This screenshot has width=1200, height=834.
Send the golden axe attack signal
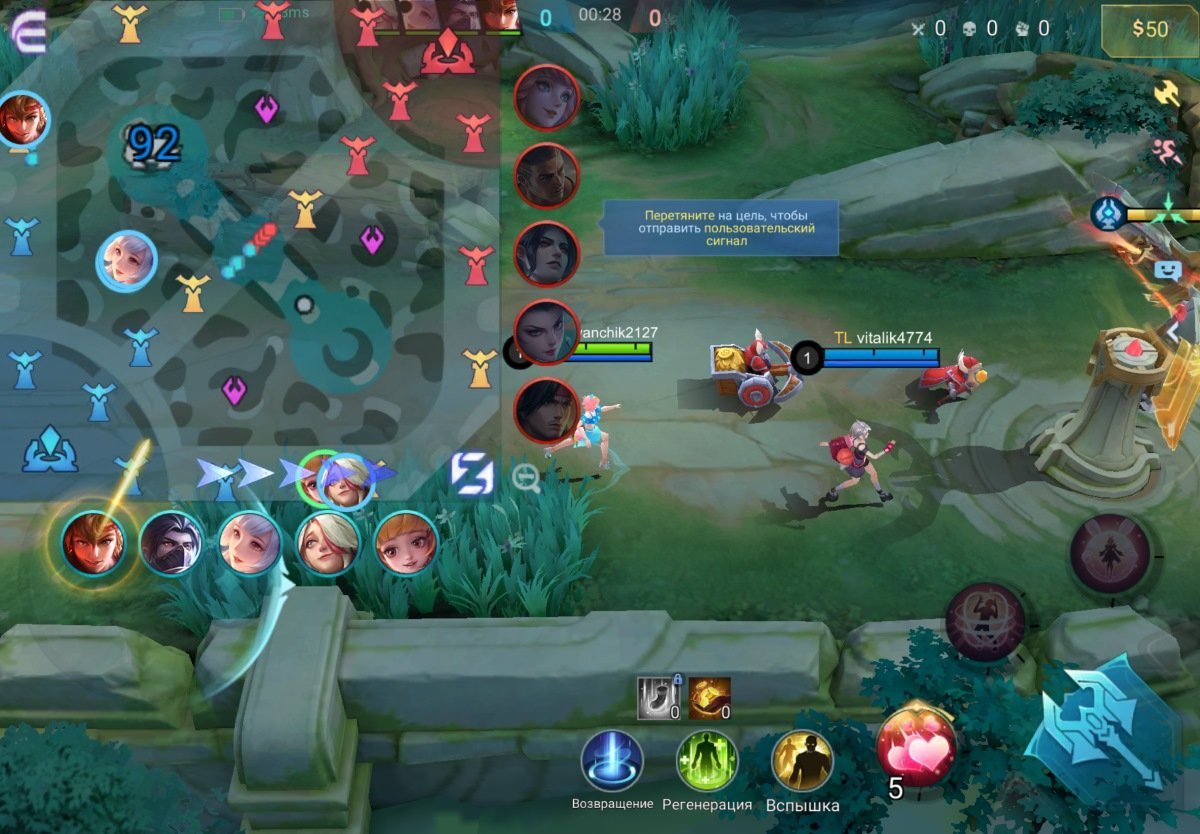pos(1167,93)
